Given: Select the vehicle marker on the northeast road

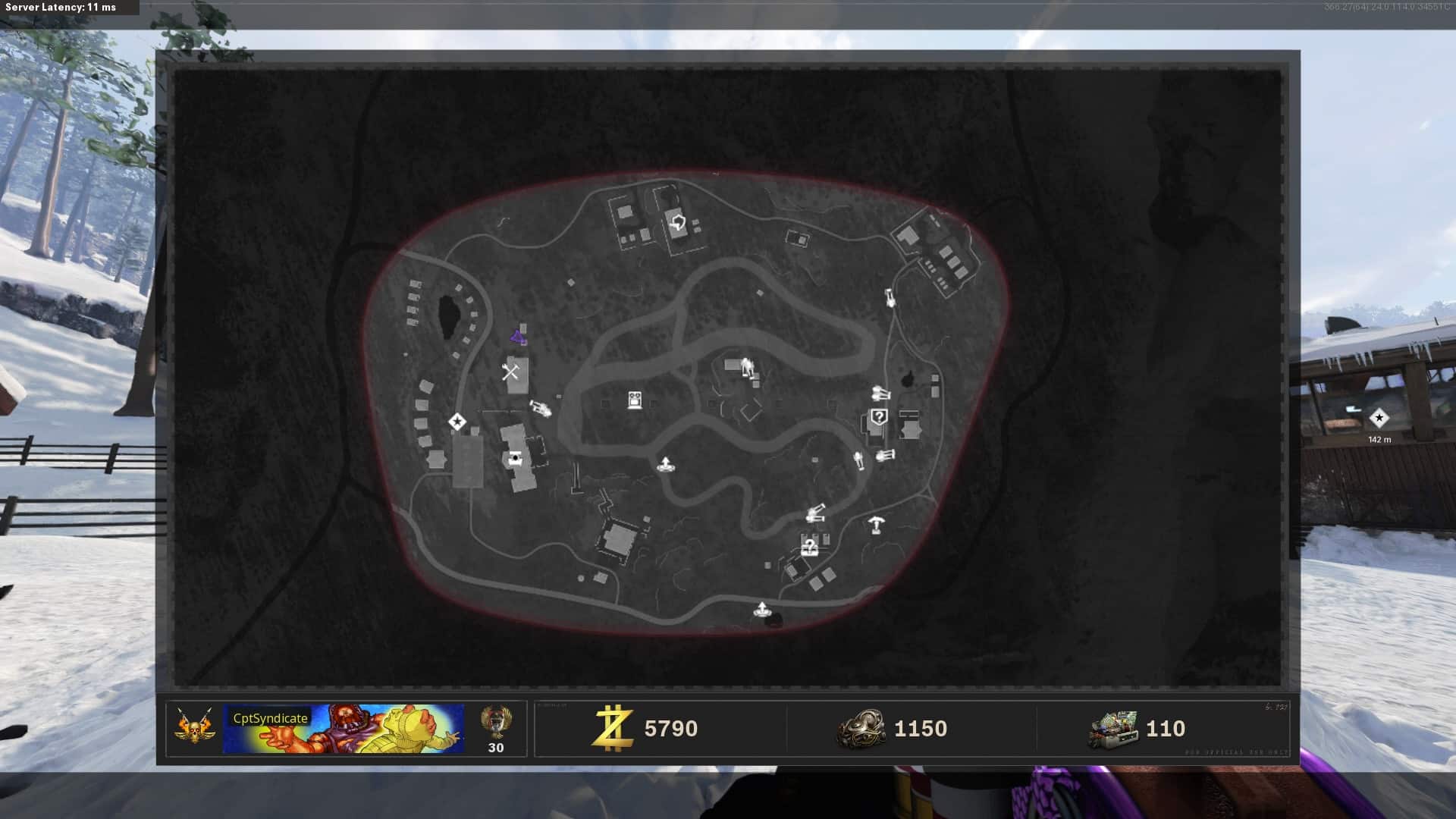Looking at the screenshot, I should (x=890, y=297).
